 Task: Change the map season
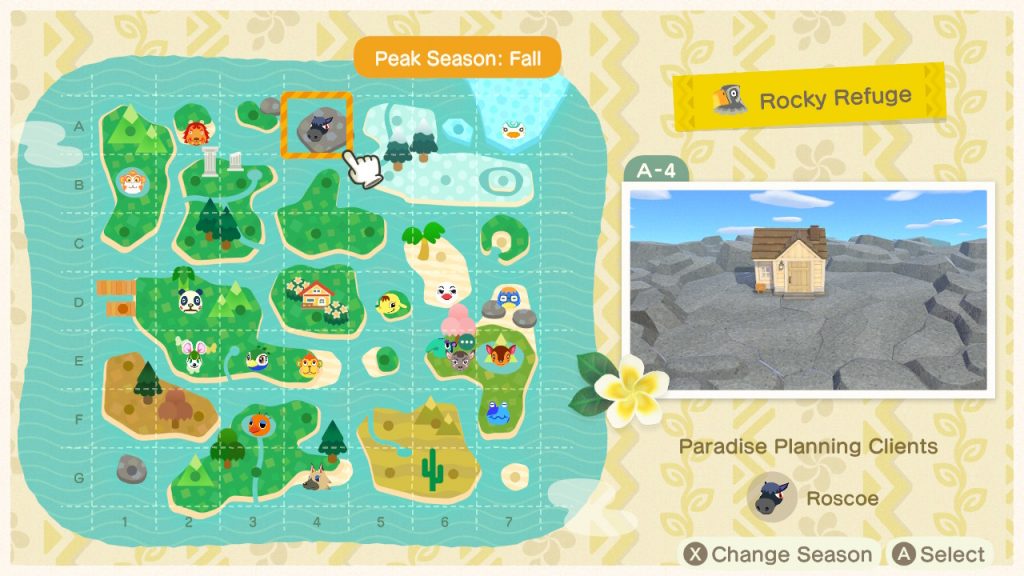point(778,554)
